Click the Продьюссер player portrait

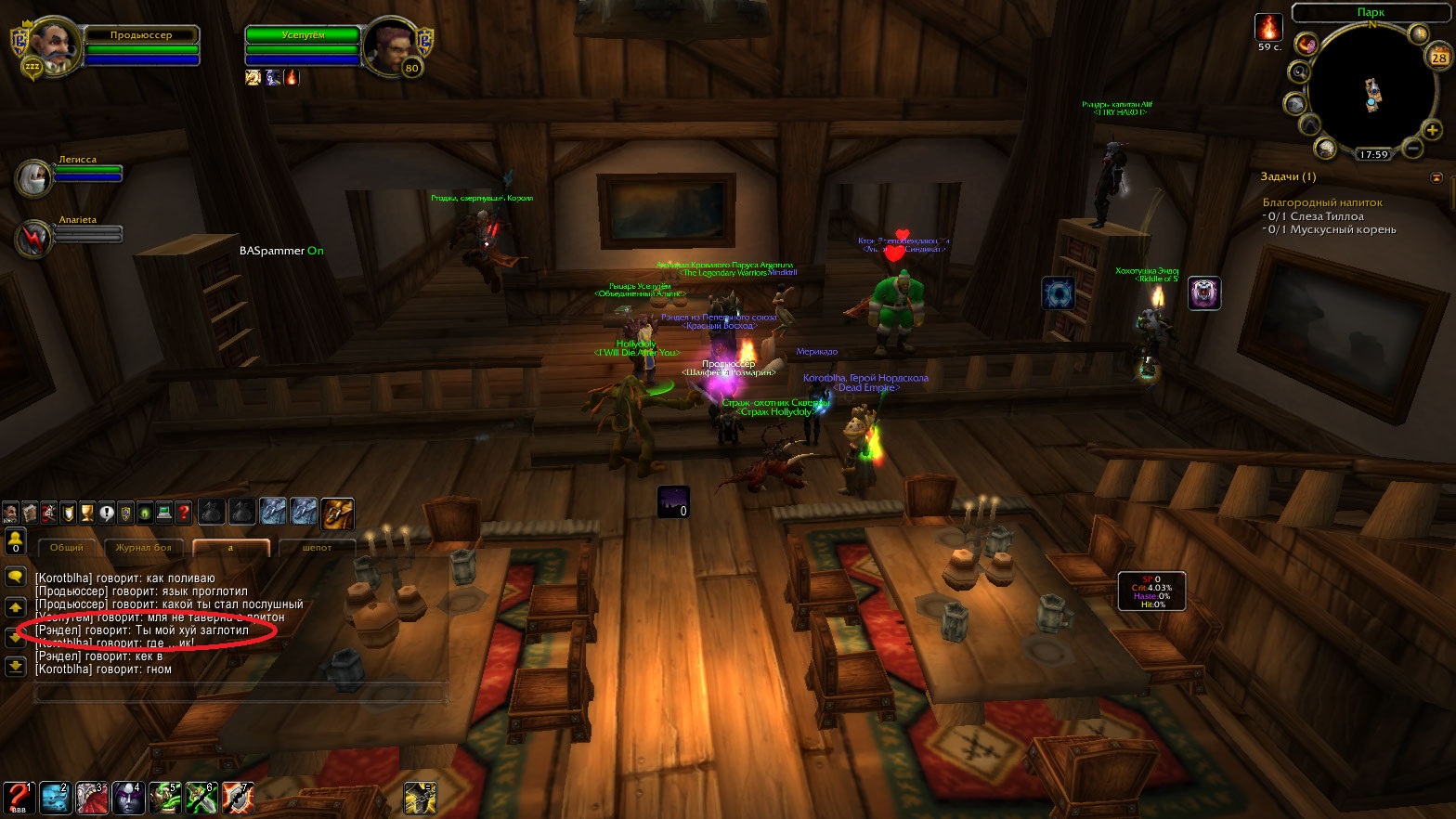[x=47, y=45]
